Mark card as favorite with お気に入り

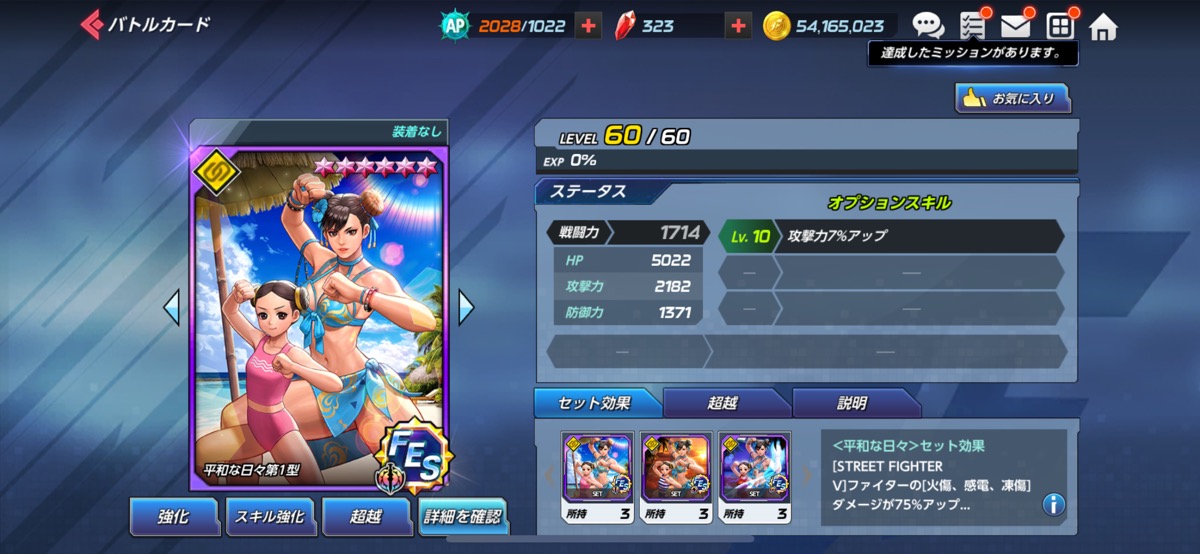click(1012, 98)
